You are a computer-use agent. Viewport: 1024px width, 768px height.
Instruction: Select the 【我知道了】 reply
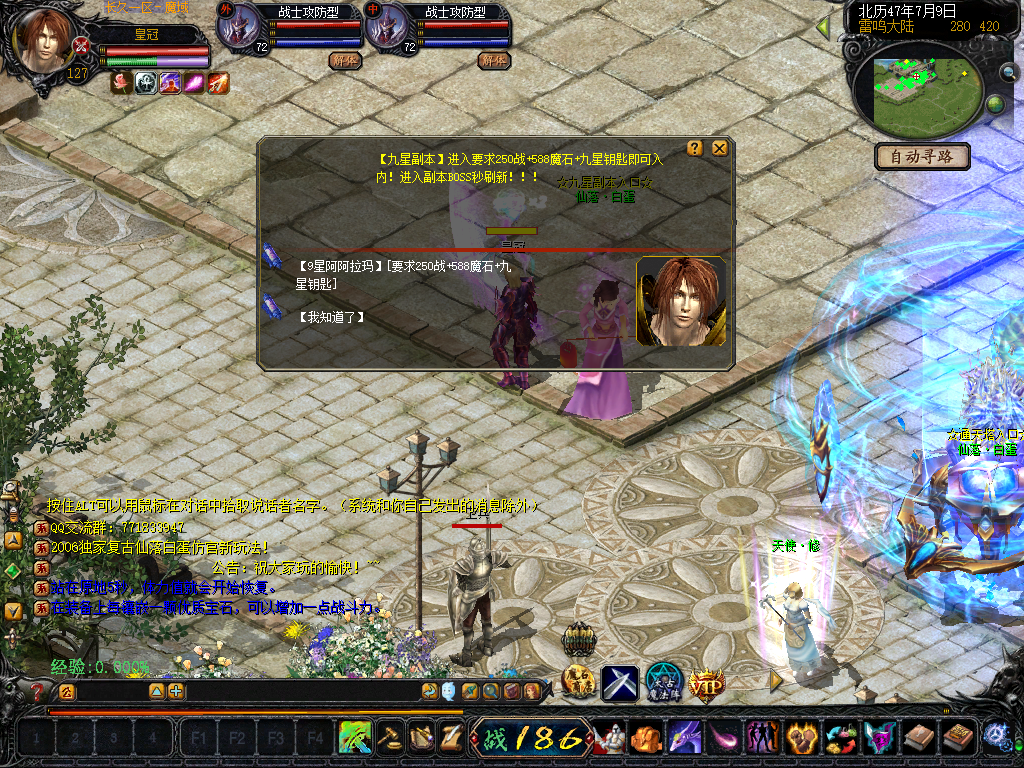tap(331, 317)
